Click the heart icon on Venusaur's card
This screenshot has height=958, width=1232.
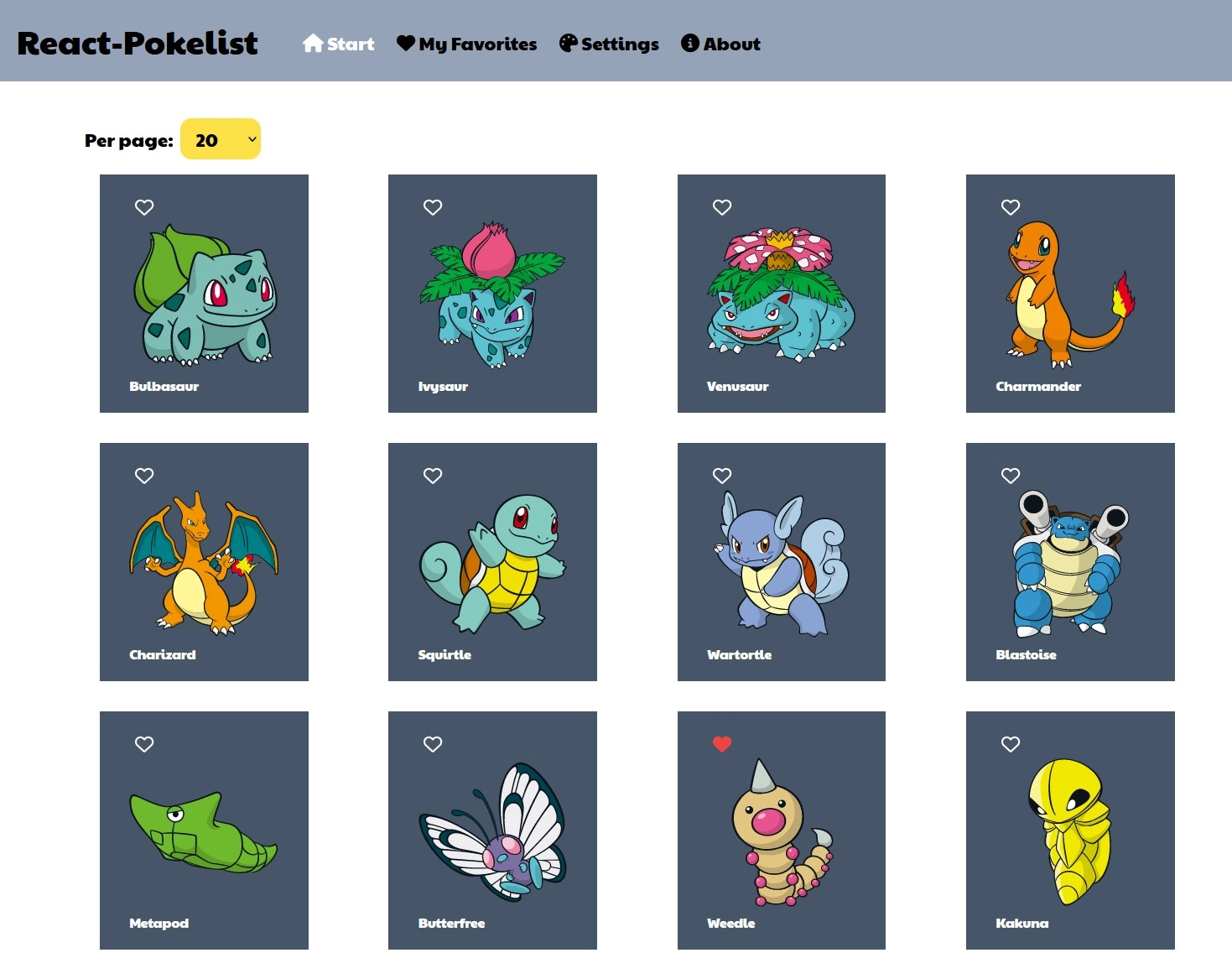click(722, 206)
